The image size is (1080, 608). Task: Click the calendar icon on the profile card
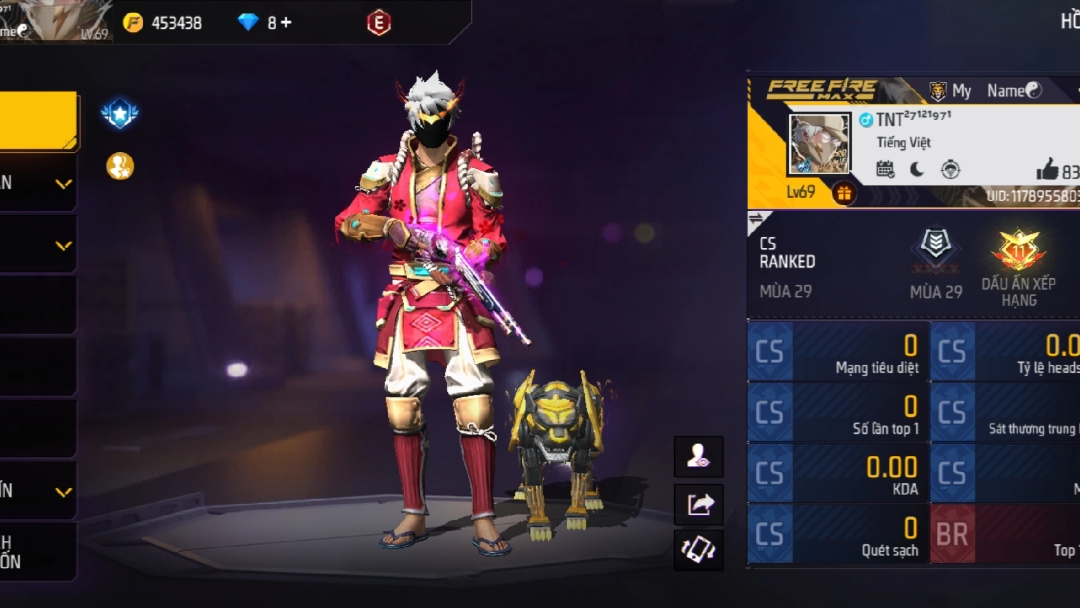[x=885, y=169]
